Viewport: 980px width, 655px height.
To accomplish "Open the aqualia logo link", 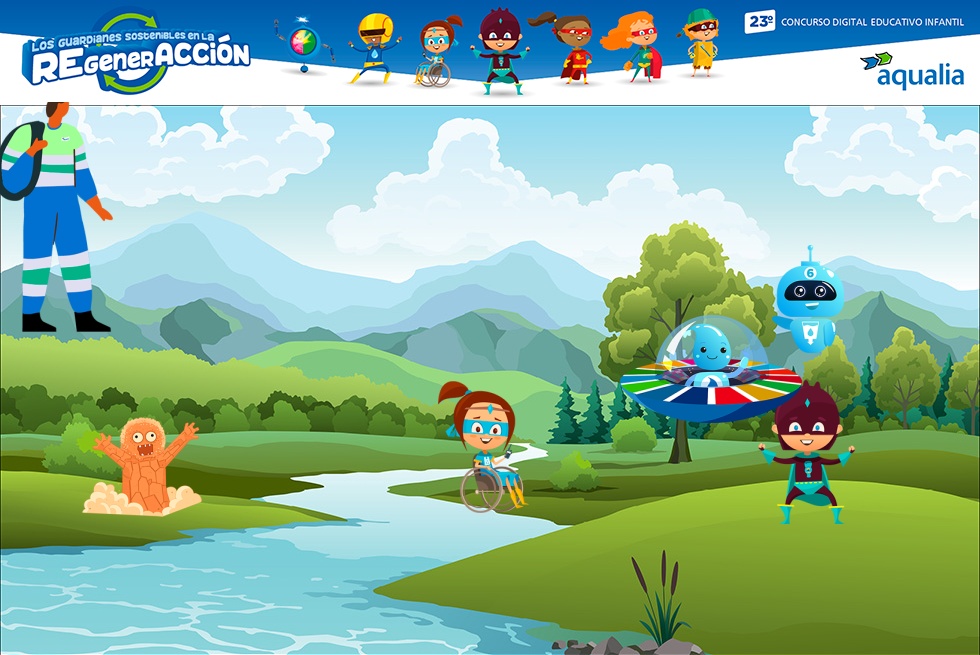I will (911, 70).
